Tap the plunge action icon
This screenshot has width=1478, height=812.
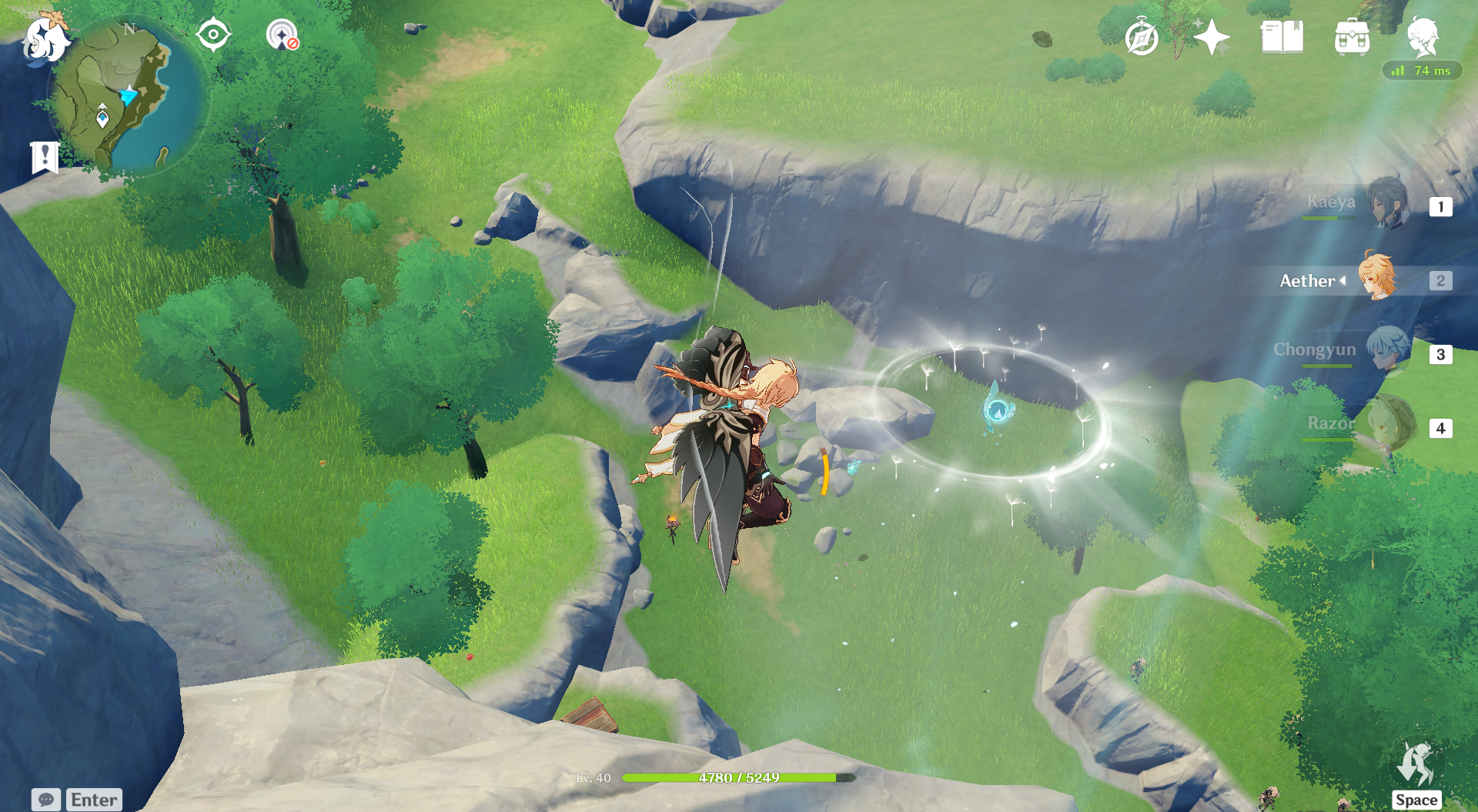pos(1416,767)
